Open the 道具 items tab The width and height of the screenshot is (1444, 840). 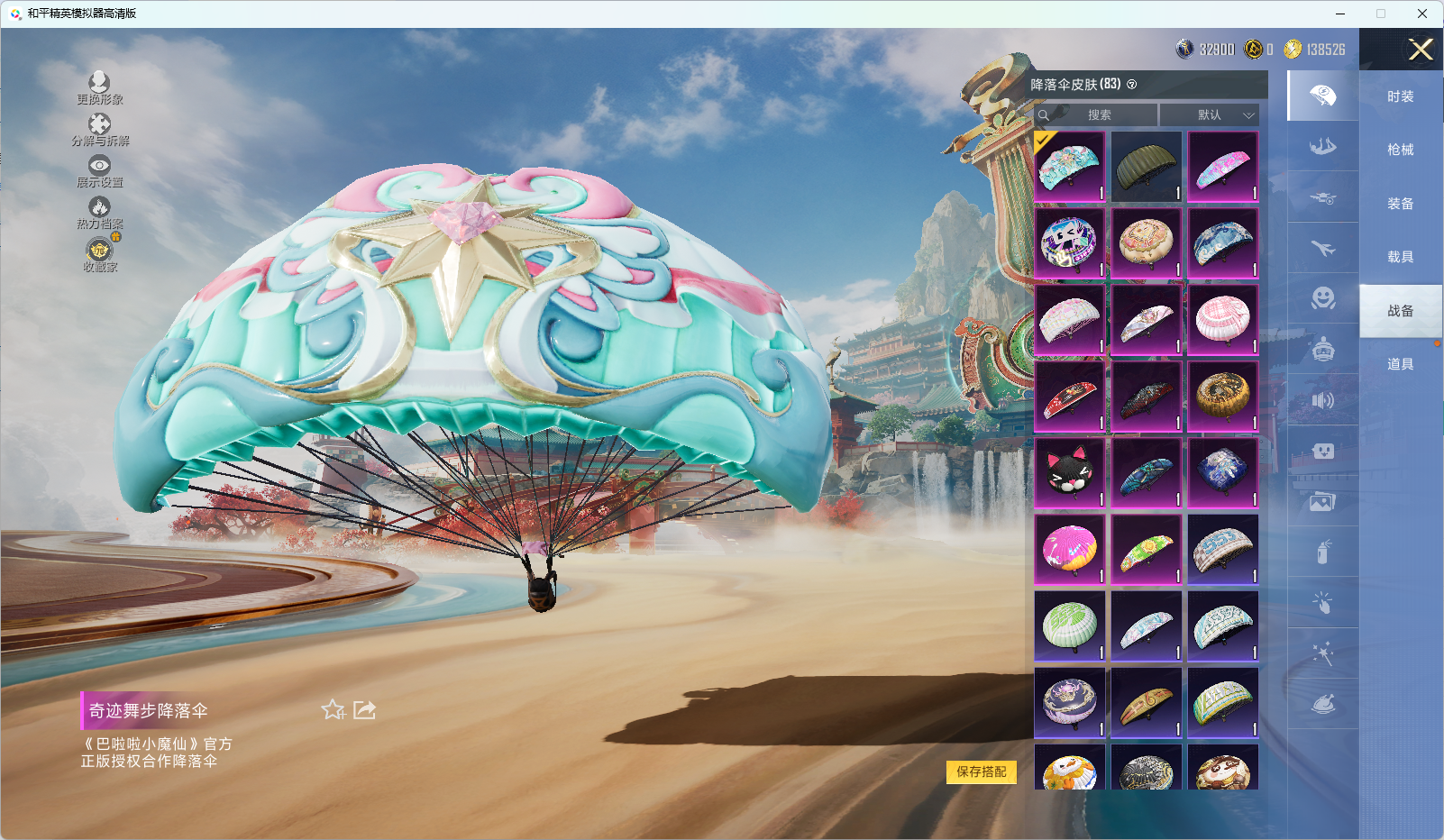[x=1400, y=364]
